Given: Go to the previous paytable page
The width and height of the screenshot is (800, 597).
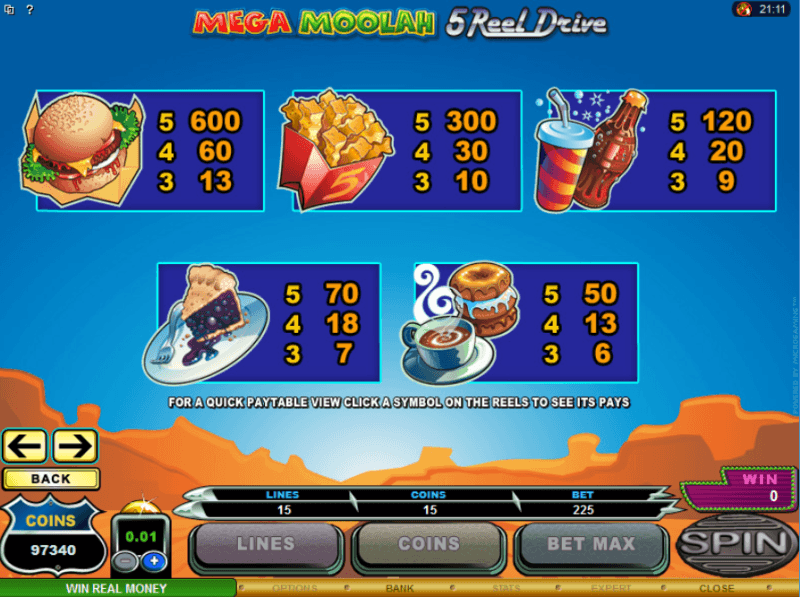Looking at the screenshot, I should [x=25, y=444].
